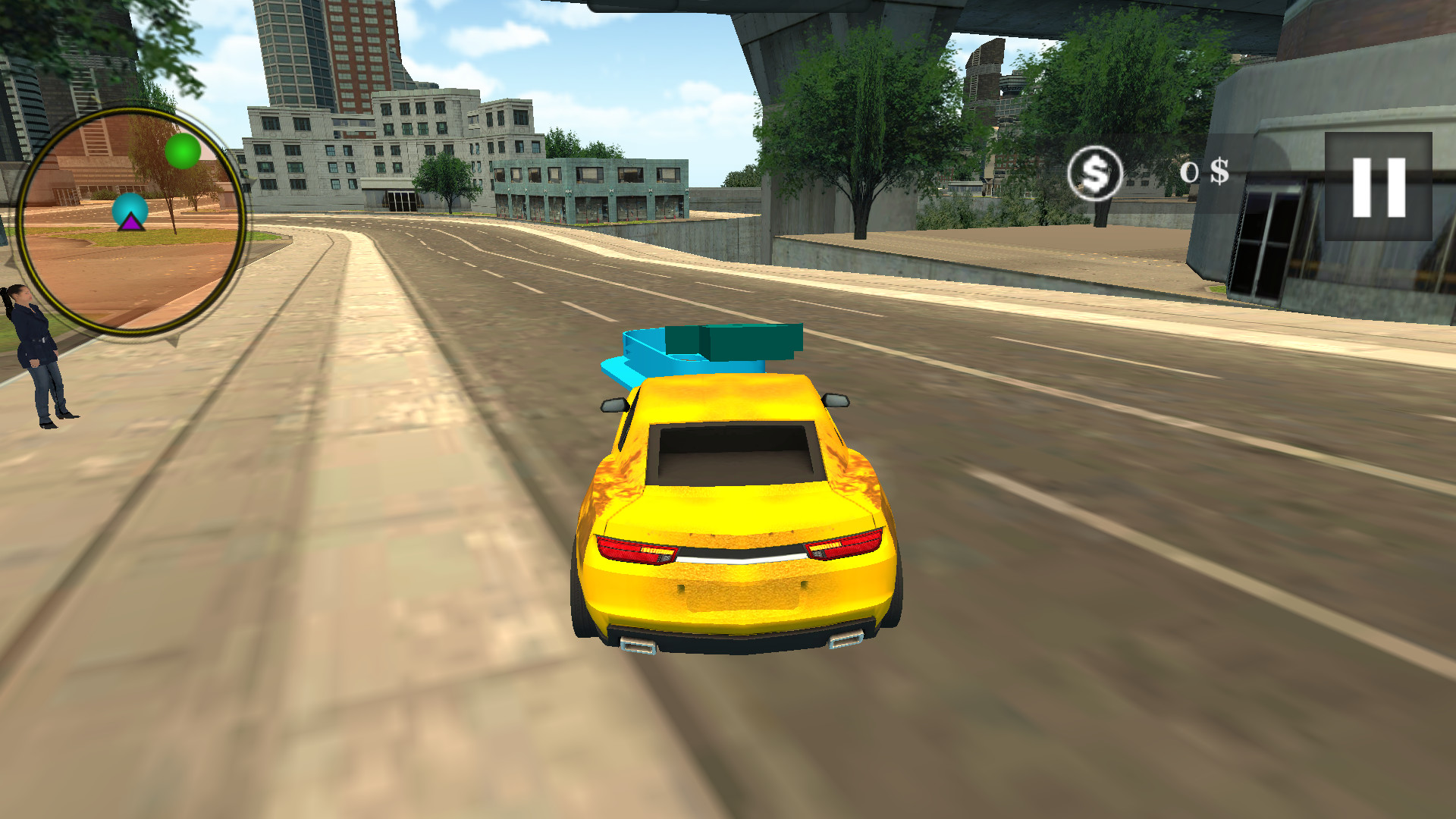The width and height of the screenshot is (1456, 819).
Task: Select the green passenger dot on minimap
Action: pos(182,151)
